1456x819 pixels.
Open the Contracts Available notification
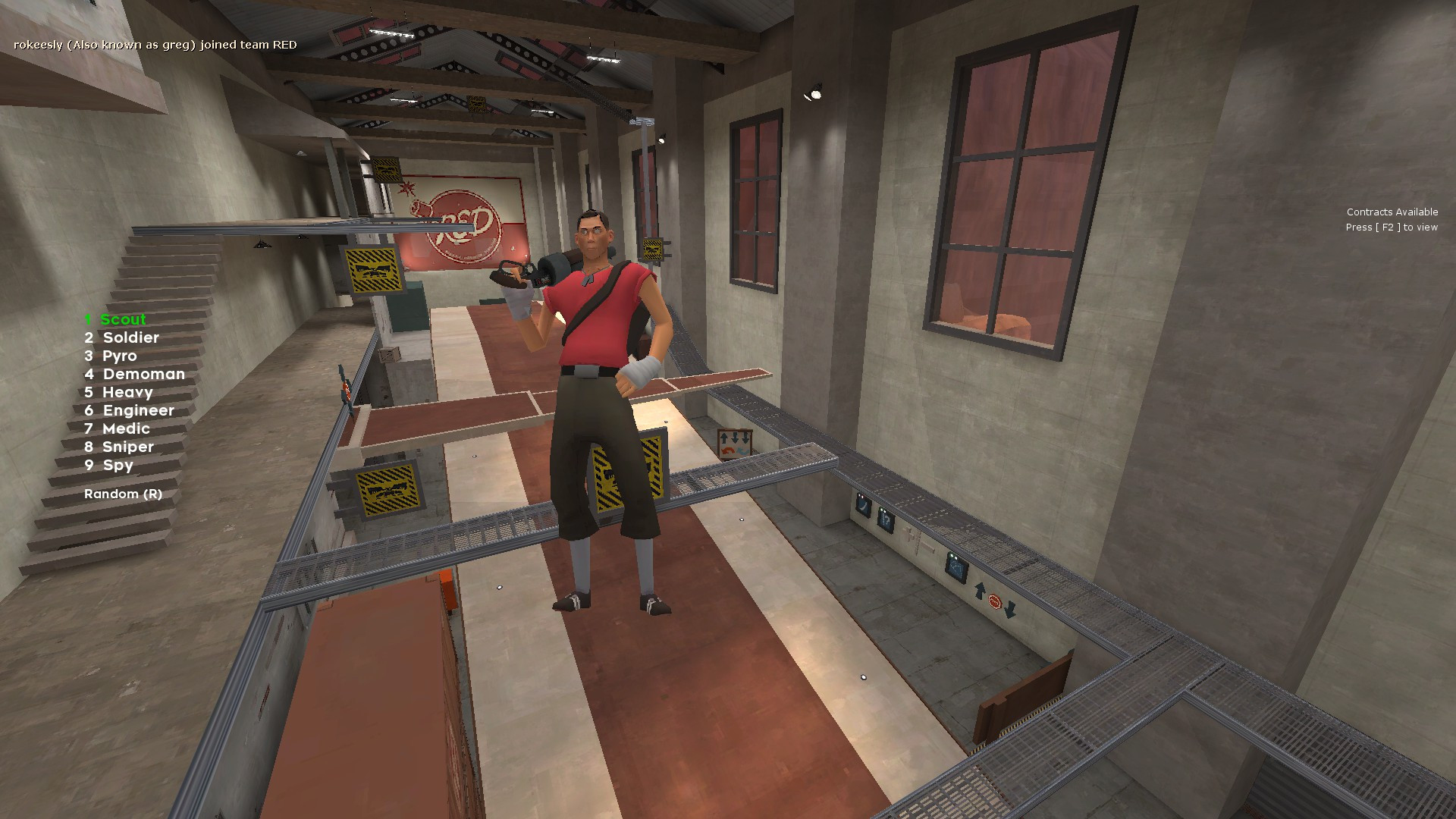(1392, 212)
